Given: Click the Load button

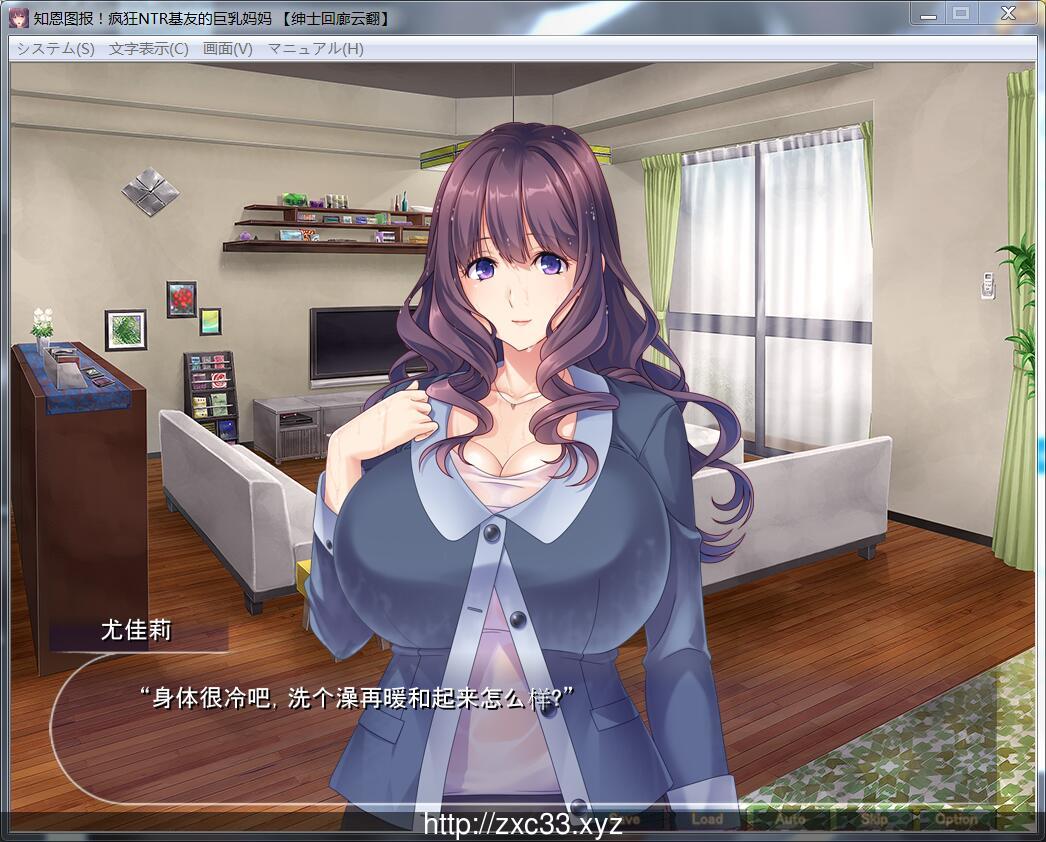Looking at the screenshot, I should pyautogui.click(x=706, y=819).
